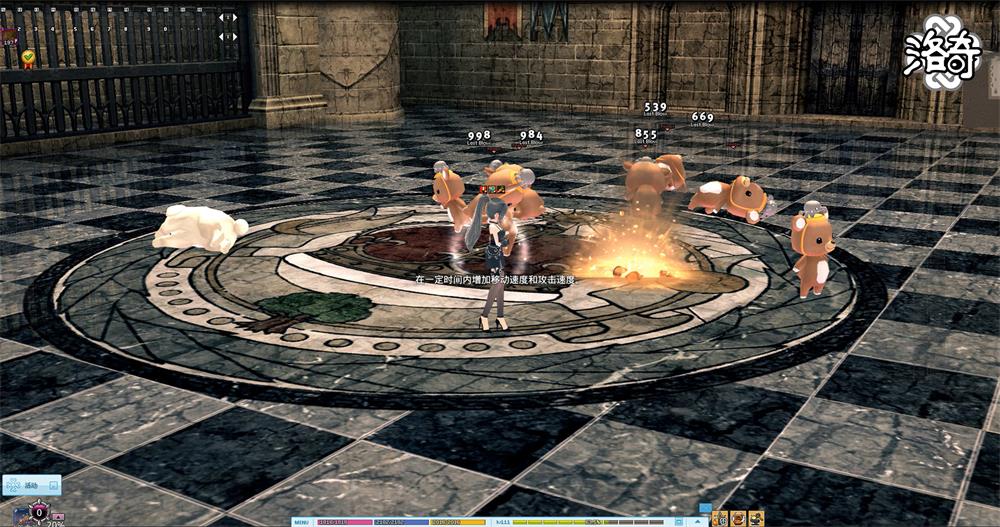Click the character portrait icon at bottom-left
This screenshot has height=527, width=1000.
[19, 517]
